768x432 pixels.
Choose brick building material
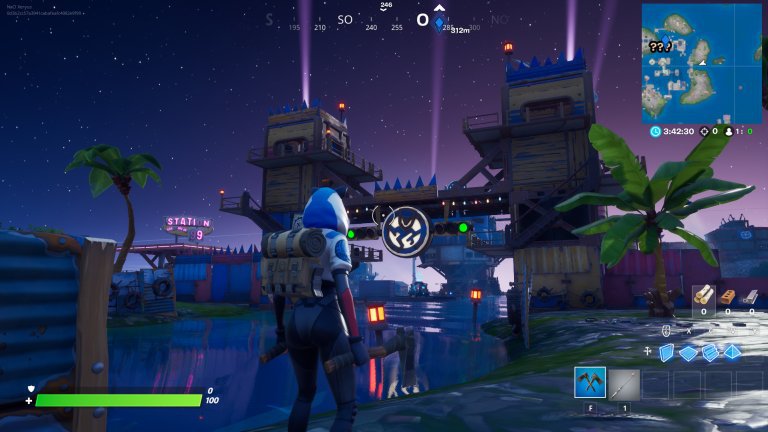(x=727, y=295)
